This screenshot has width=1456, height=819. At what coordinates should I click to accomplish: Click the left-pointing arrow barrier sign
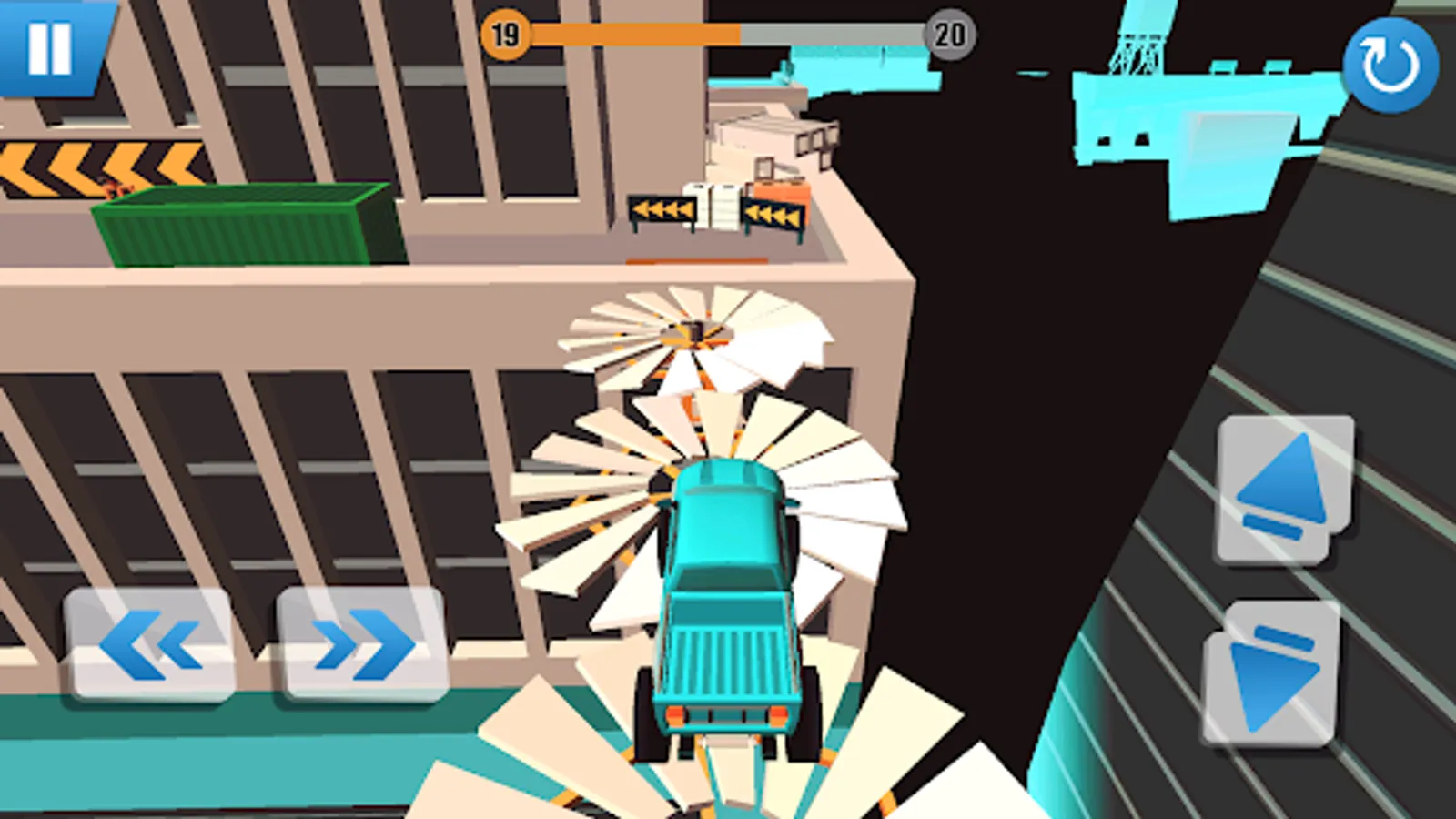[x=662, y=207]
